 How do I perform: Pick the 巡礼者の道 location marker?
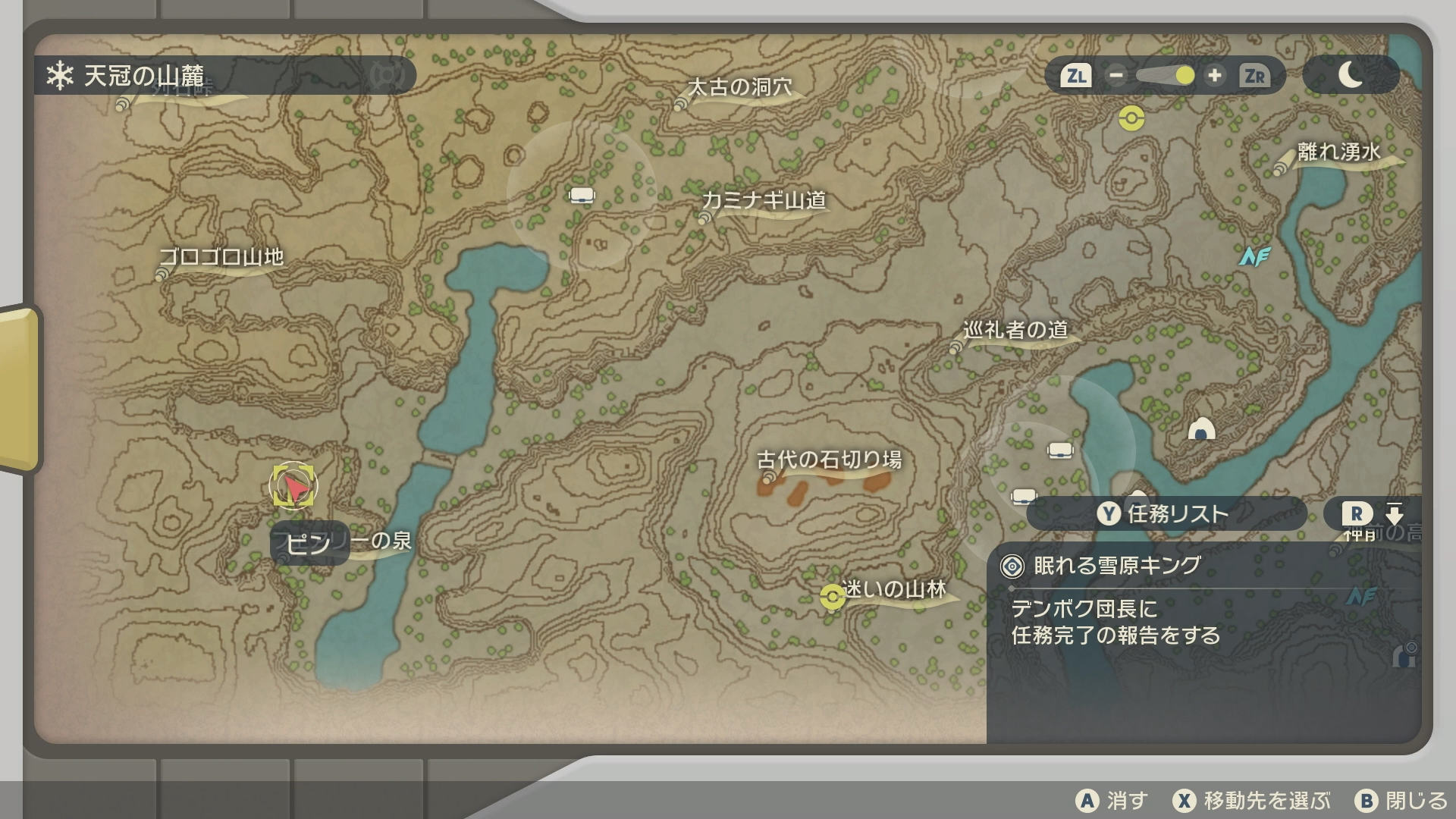[1015, 331]
